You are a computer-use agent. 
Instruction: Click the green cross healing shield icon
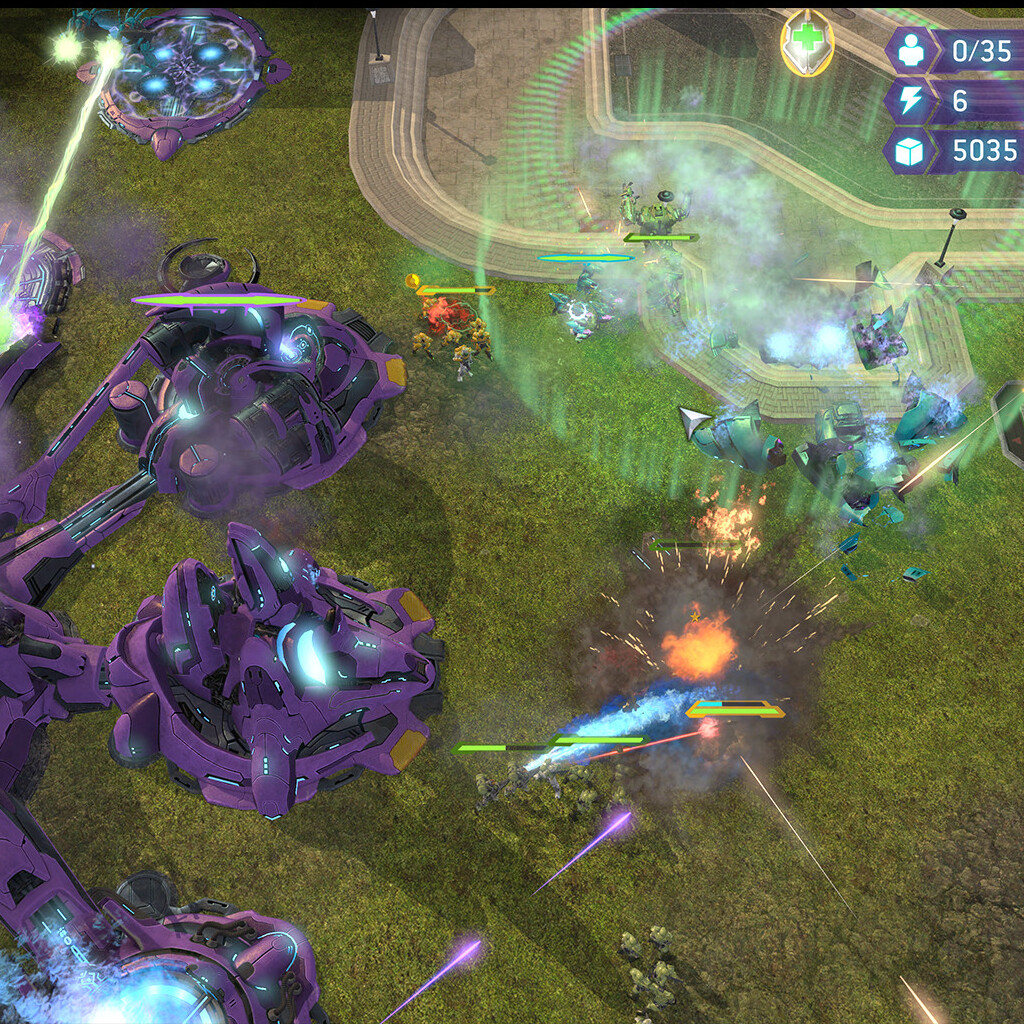point(806,44)
